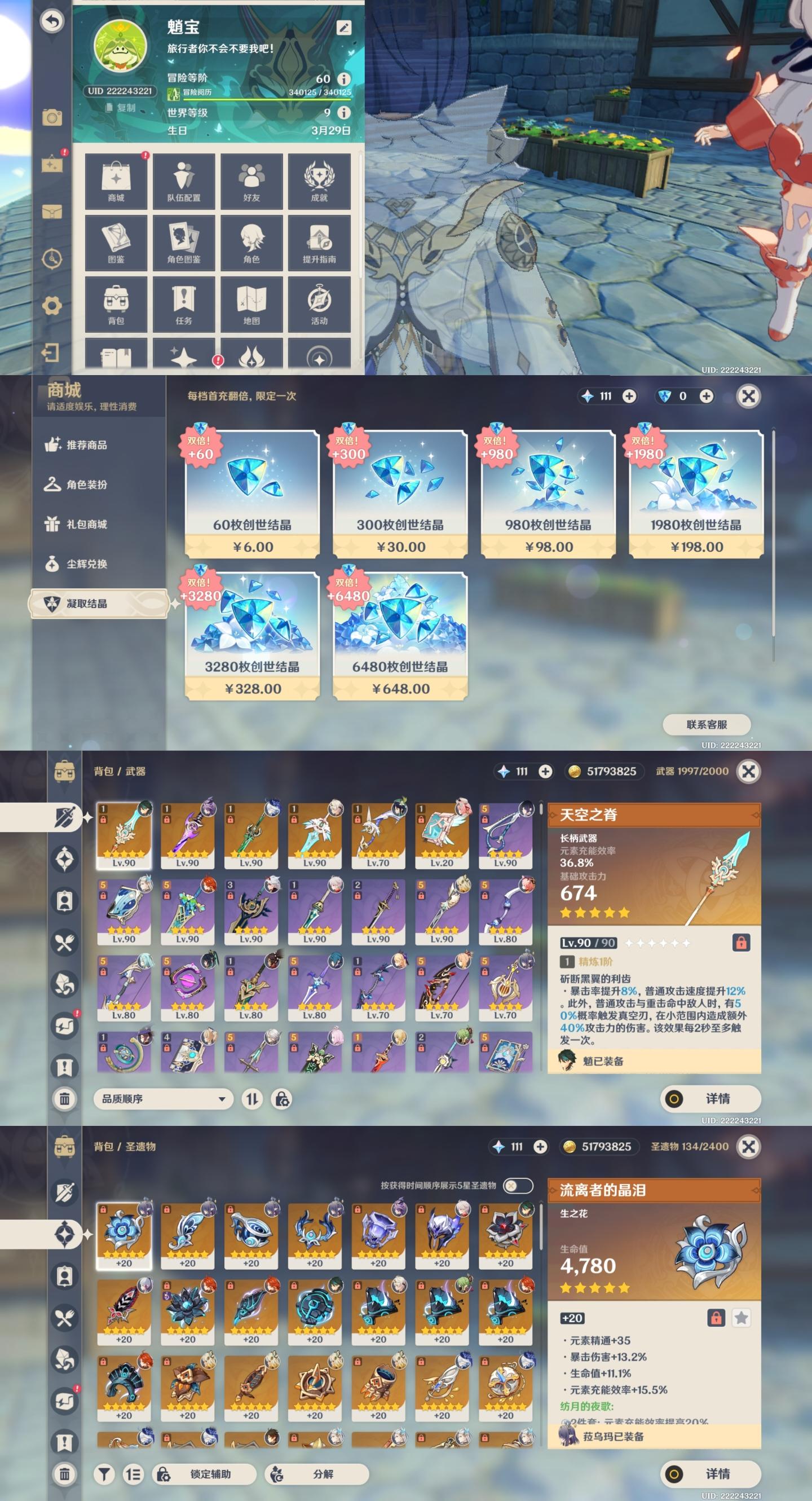
Task: Toggle 按获得时间顺序展示5星圣遗物 switch
Action: pos(517,1186)
